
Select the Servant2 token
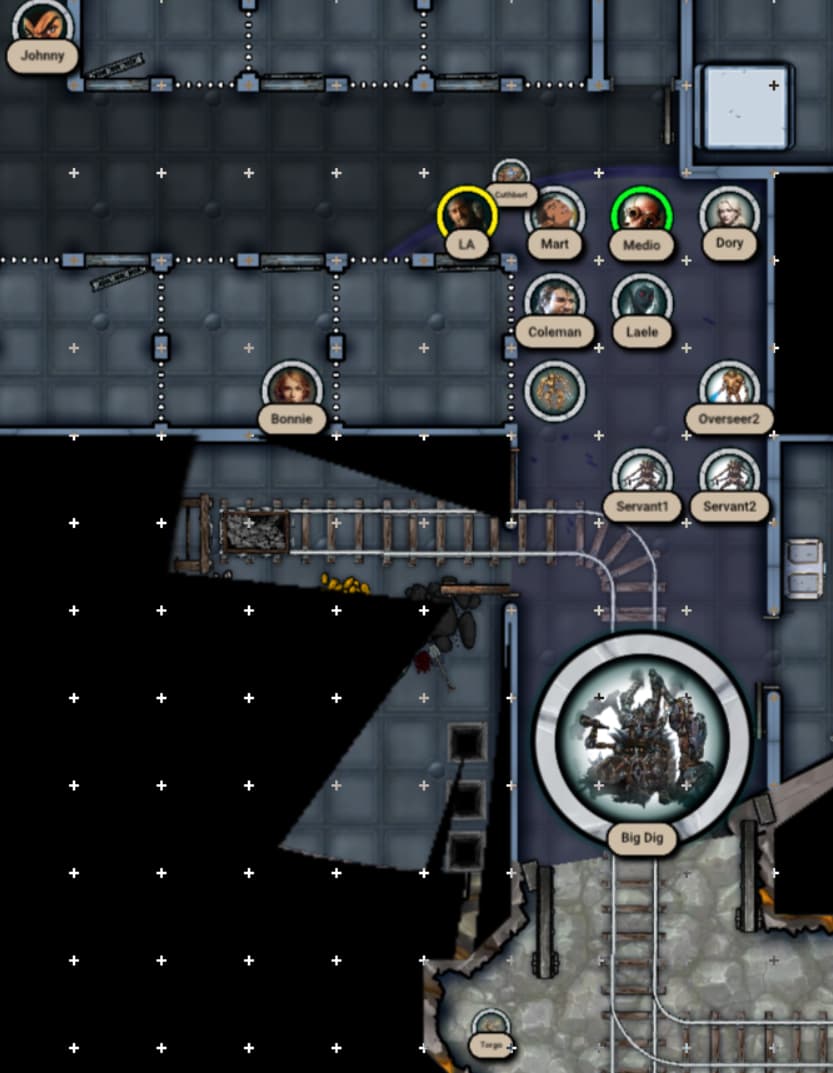point(729,476)
